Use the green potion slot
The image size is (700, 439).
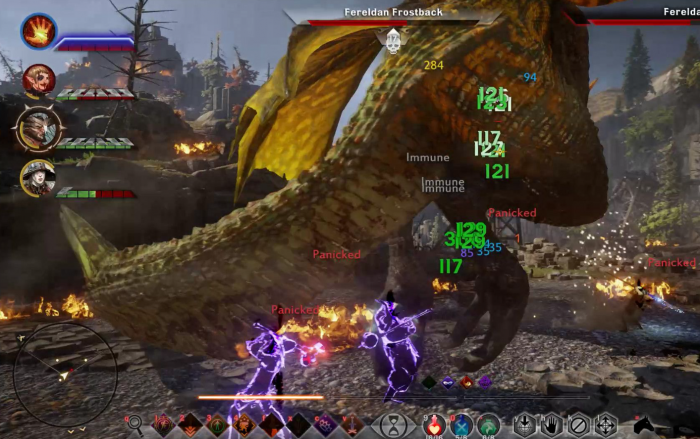click(488, 424)
